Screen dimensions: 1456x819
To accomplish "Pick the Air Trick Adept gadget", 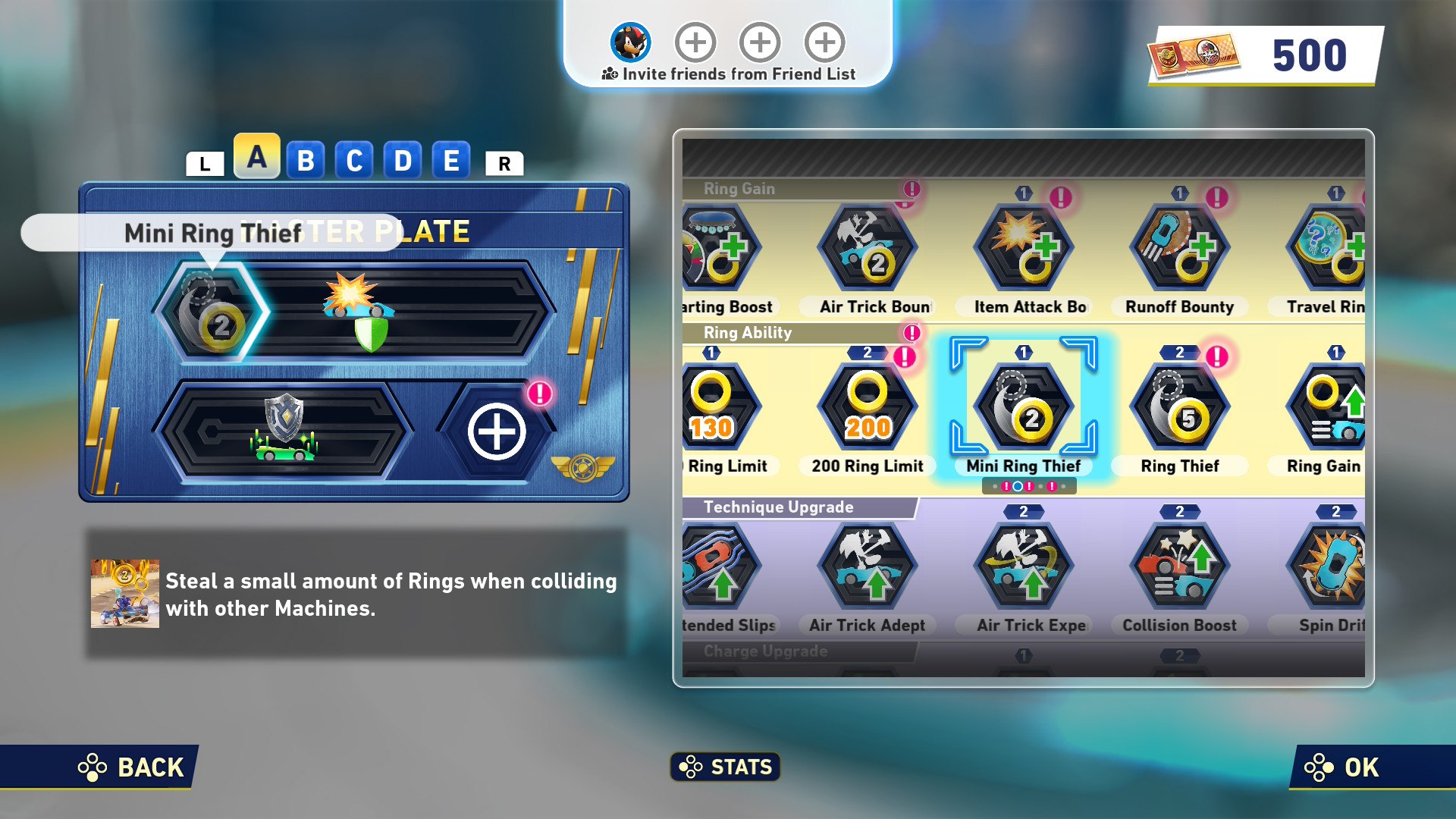I will (868, 567).
